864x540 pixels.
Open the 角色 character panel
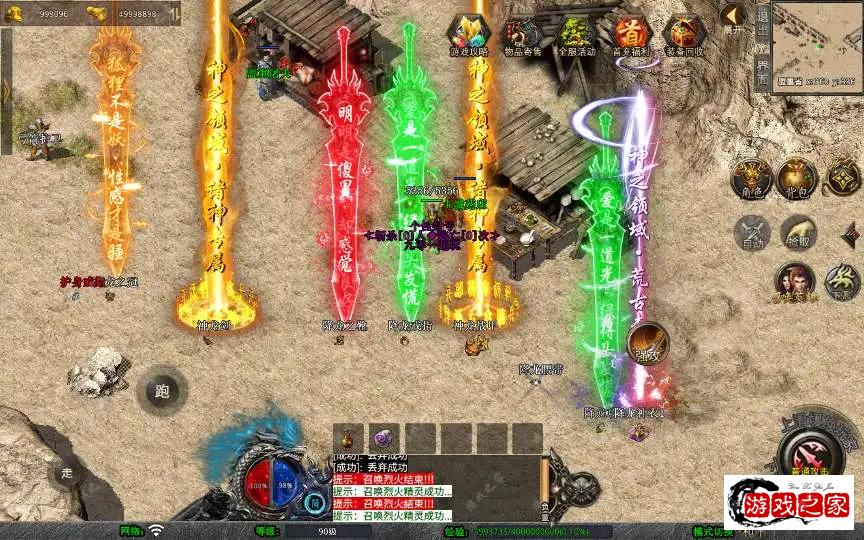[751, 178]
